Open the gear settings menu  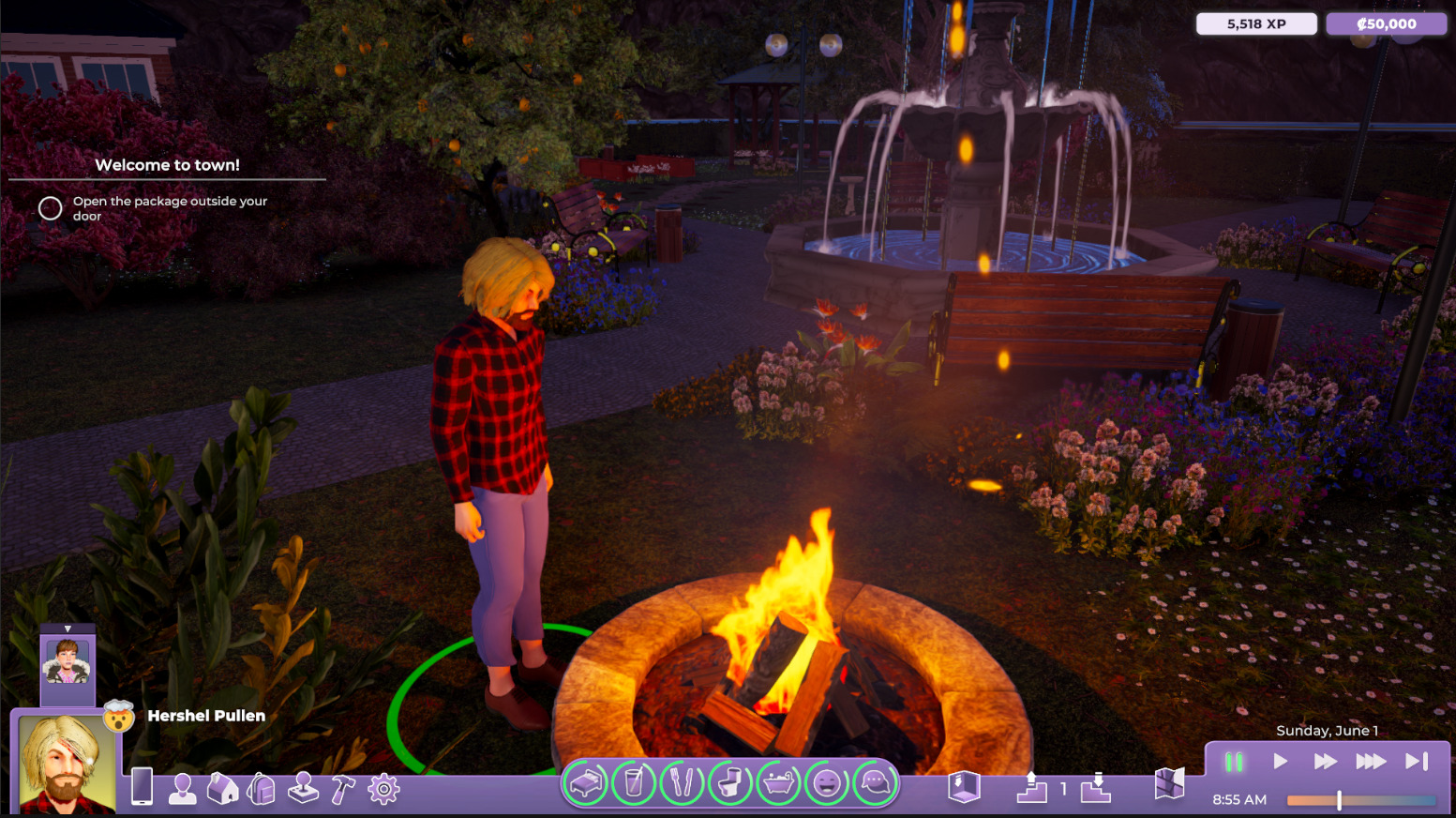coord(383,789)
